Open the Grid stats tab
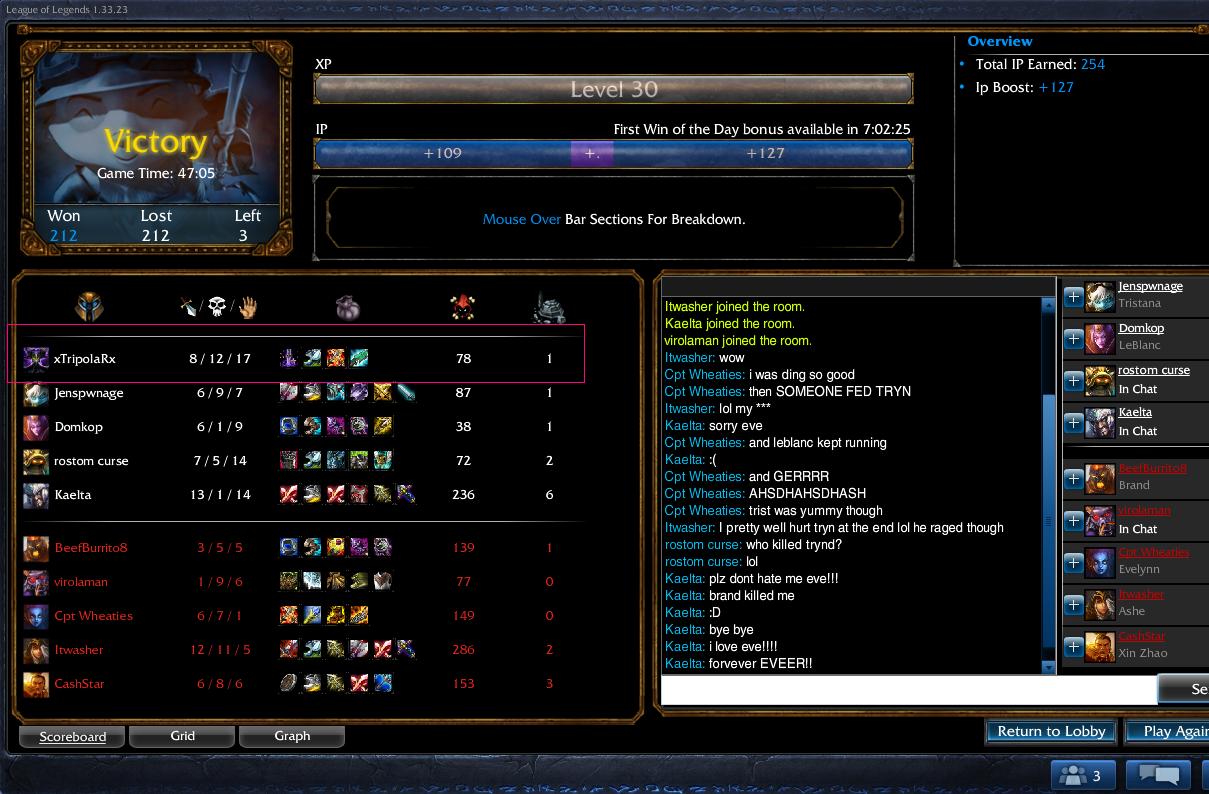Image resolution: width=1209 pixels, height=794 pixels. (182, 736)
